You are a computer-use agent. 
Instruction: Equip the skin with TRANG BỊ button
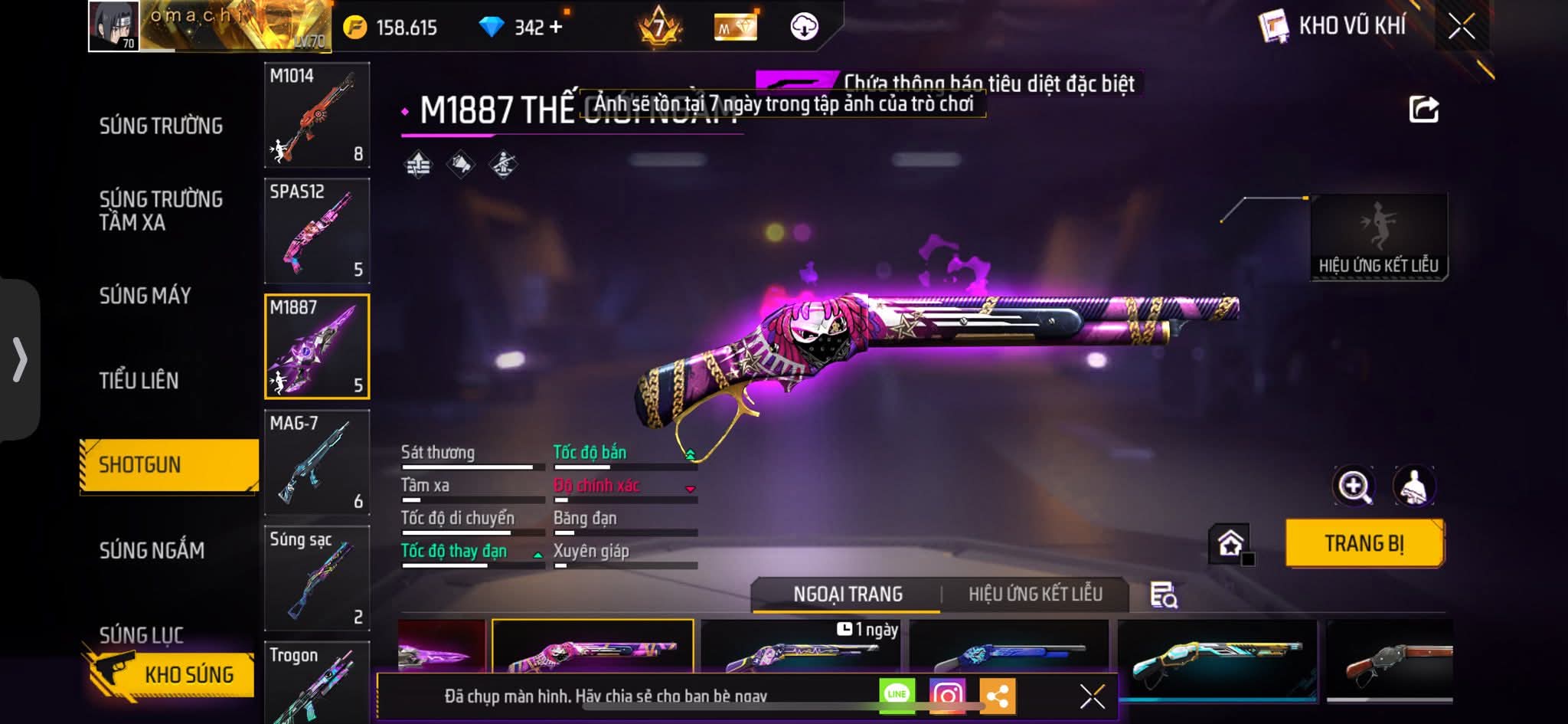pyautogui.click(x=1364, y=543)
